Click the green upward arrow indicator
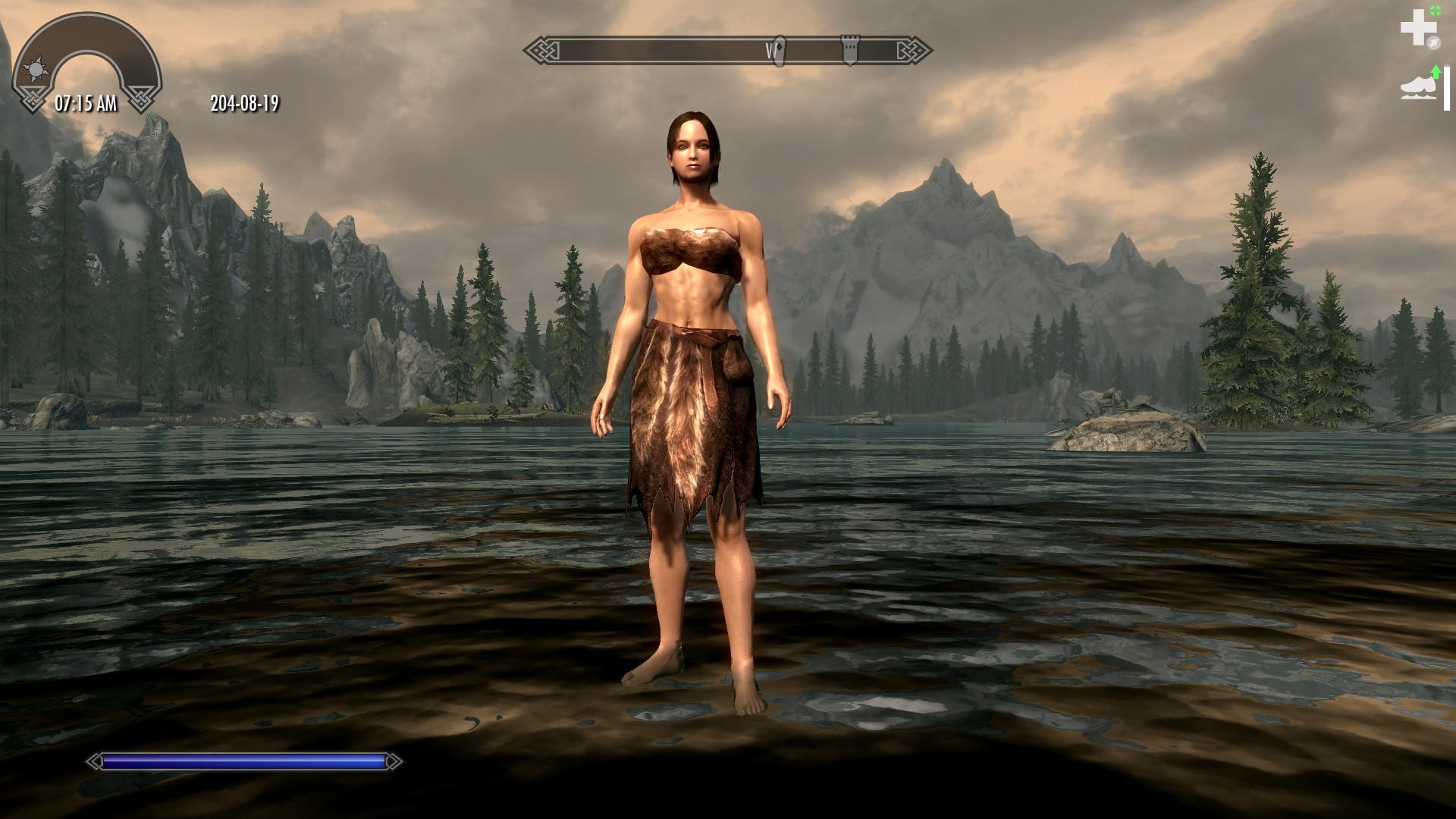Screen dimensions: 1456x819 (x=1438, y=71)
